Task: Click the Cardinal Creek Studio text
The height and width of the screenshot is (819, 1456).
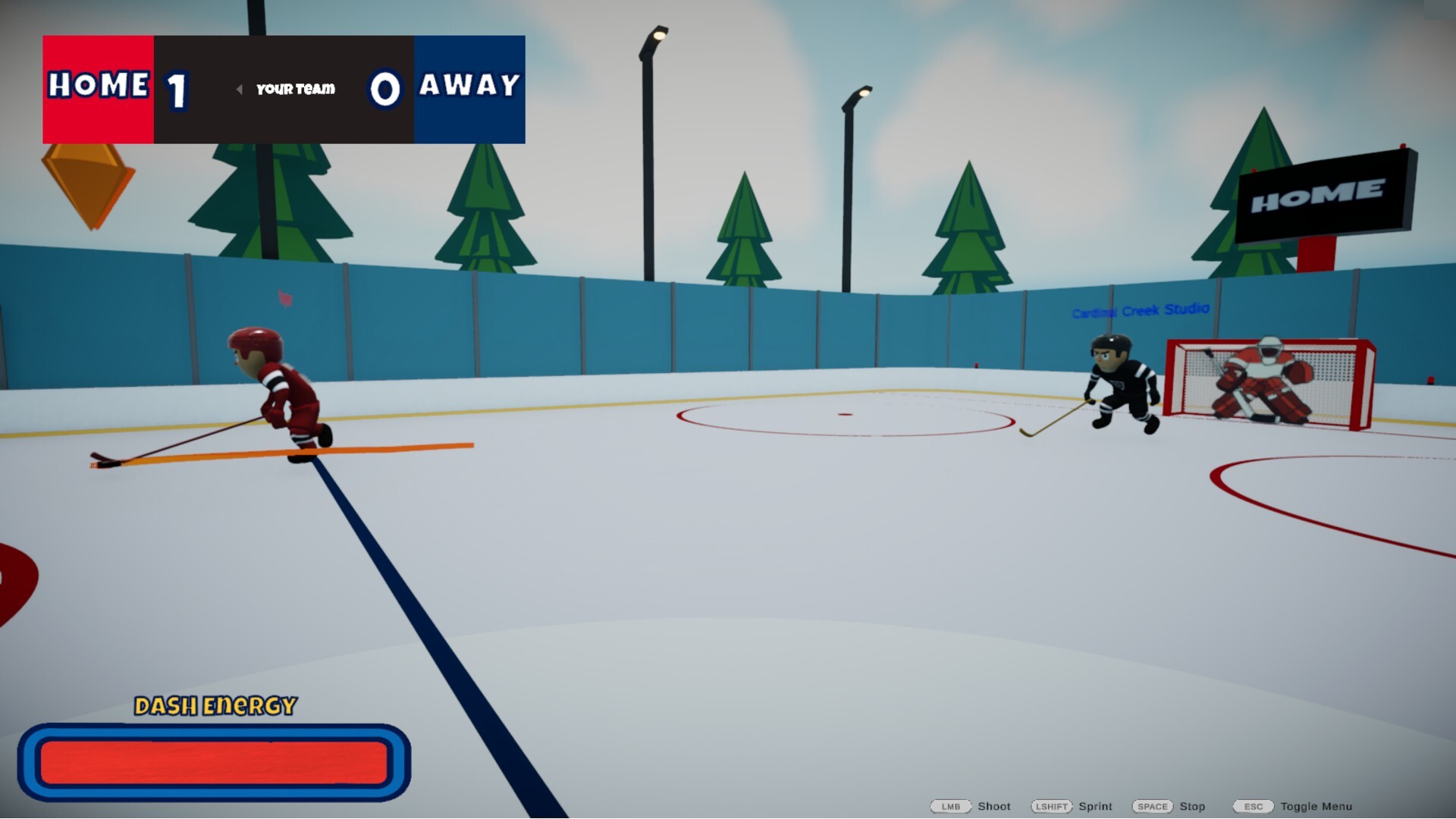Action: point(1141,310)
